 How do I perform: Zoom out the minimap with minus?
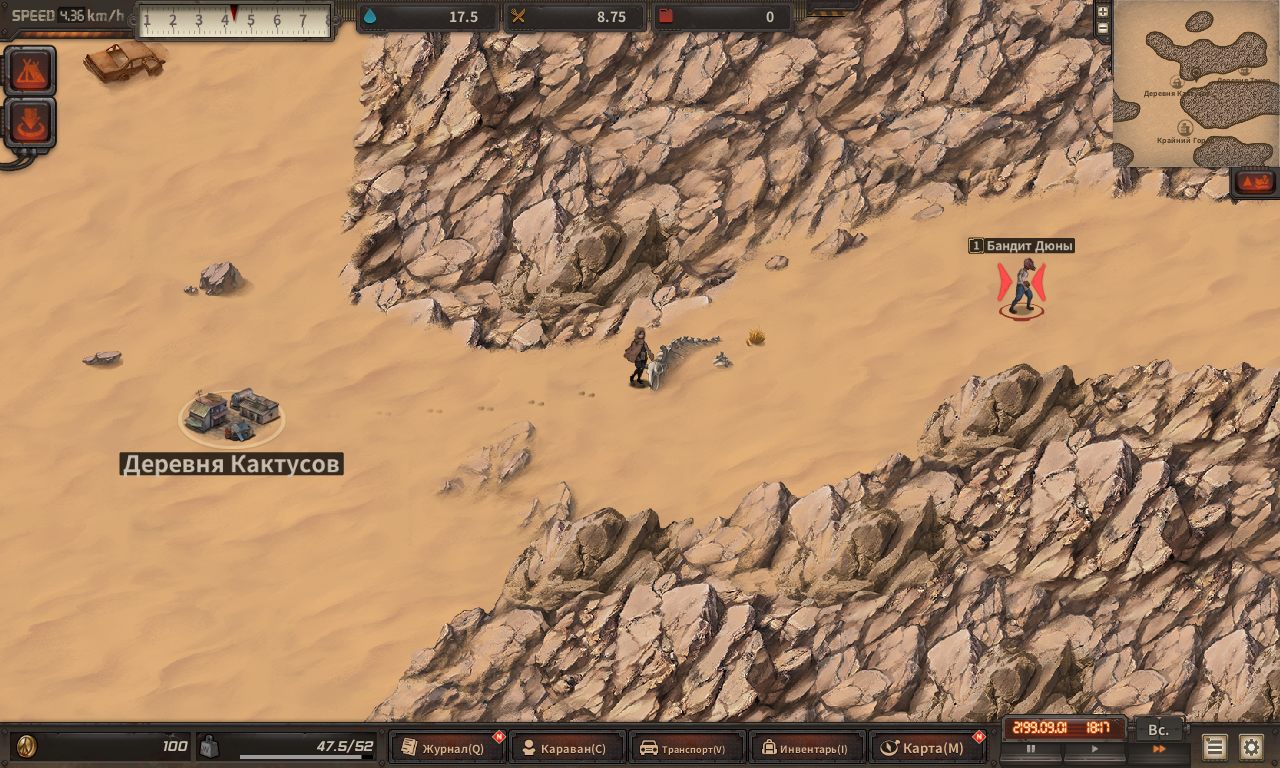point(1103,28)
